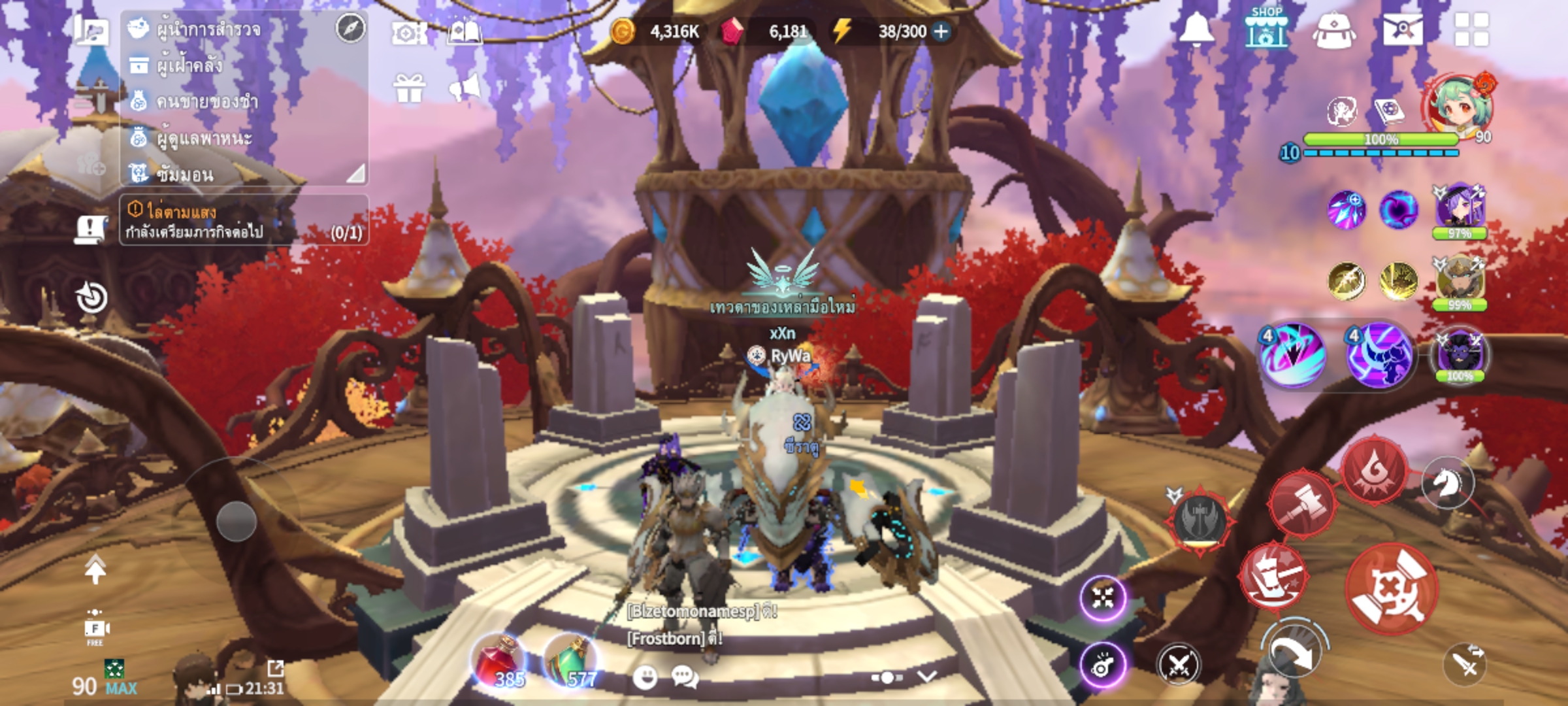Open the camera screenshot mode icon
The image size is (1568, 706).
pyautogui.click(x=409, y=33)
